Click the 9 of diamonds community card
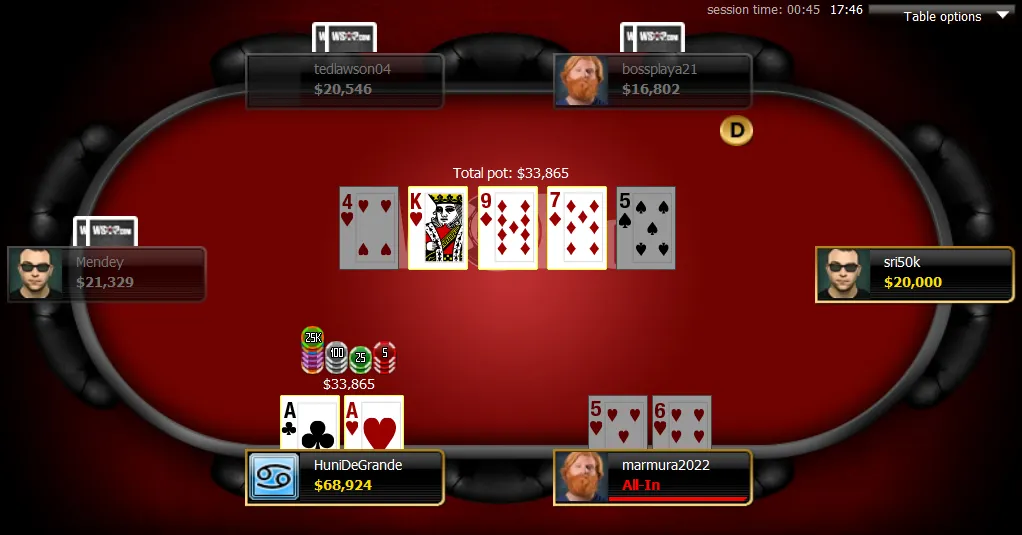This screenshot has width=1022, height=535. pyautogui.click(x=507, y=228)
